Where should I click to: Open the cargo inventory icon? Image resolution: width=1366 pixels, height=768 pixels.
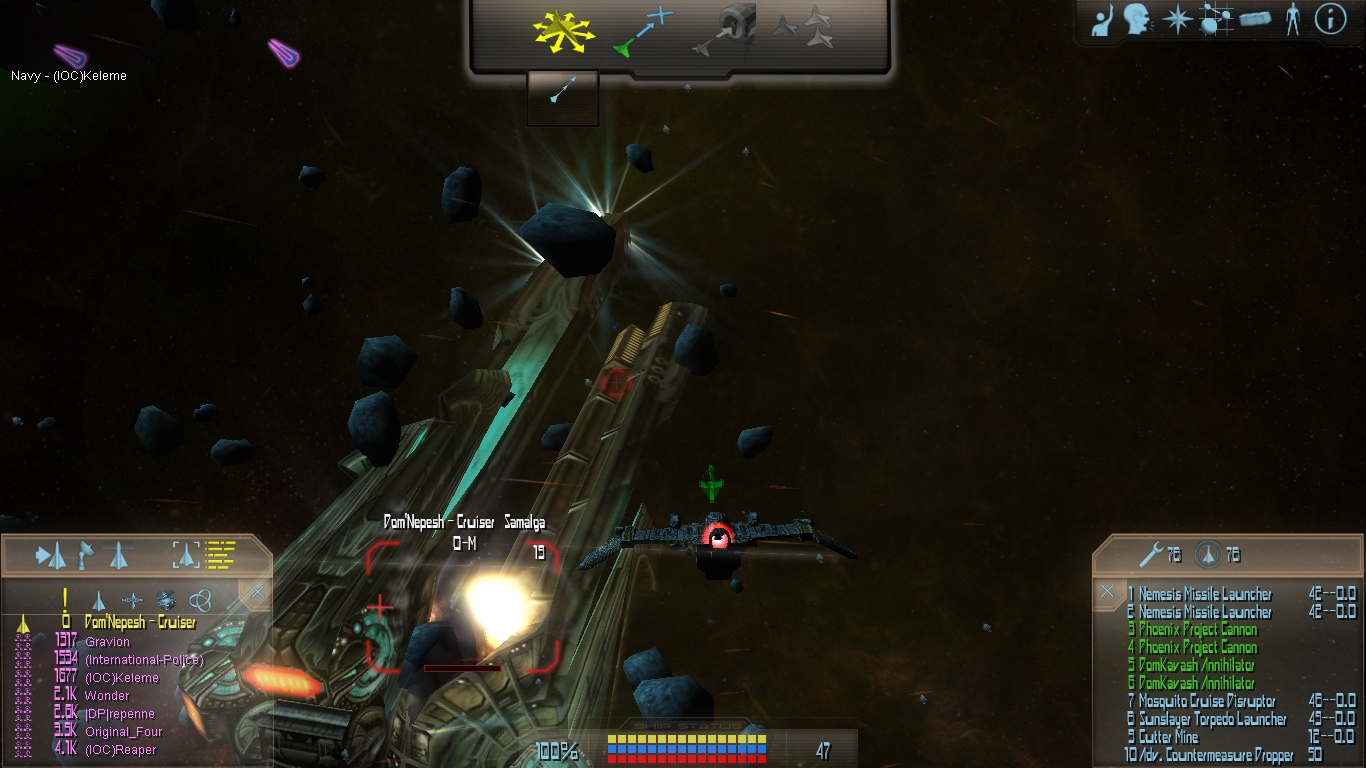(x=1254, y=20)
